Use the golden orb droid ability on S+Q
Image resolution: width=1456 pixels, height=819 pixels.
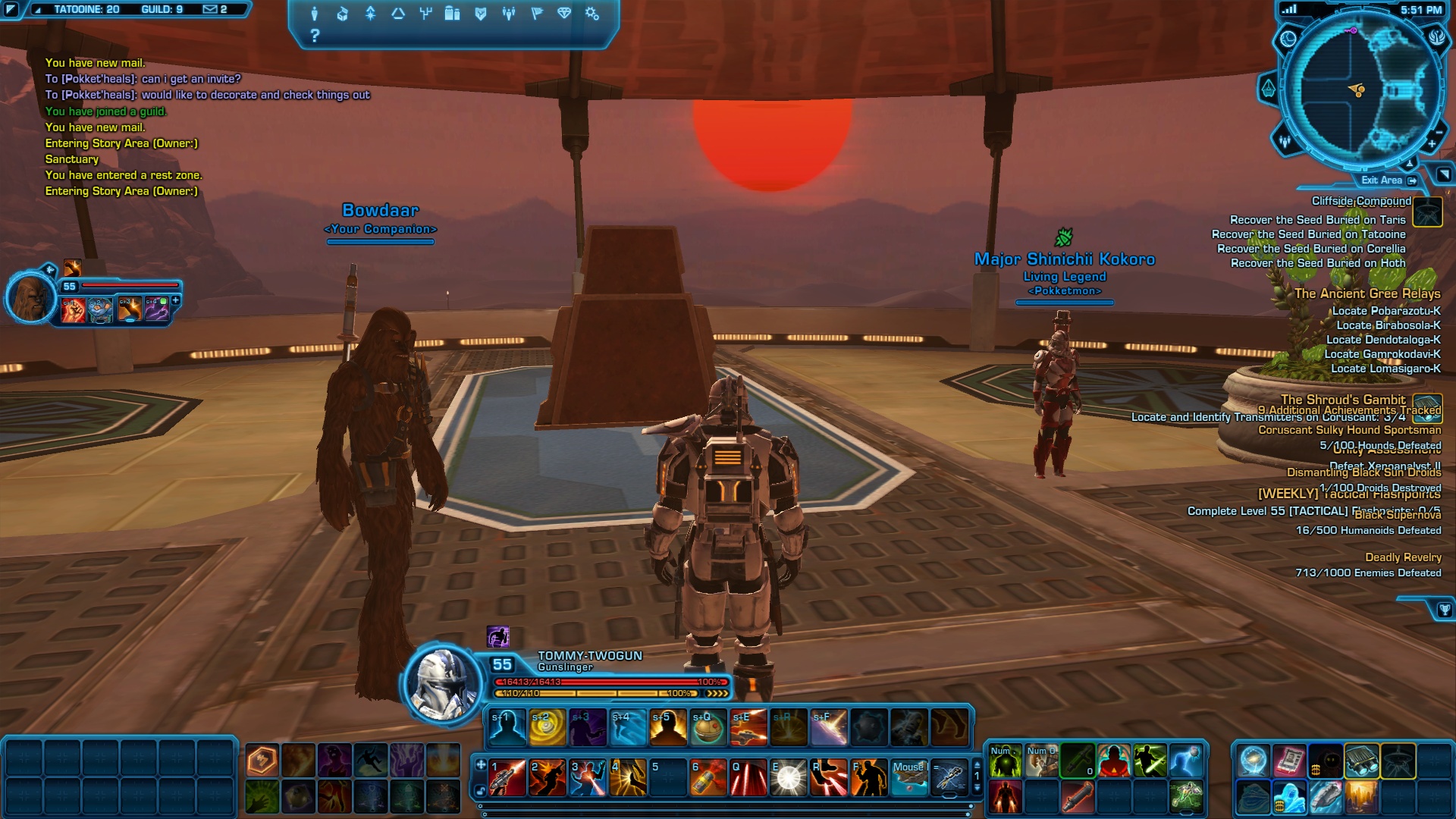coord(708,727)
